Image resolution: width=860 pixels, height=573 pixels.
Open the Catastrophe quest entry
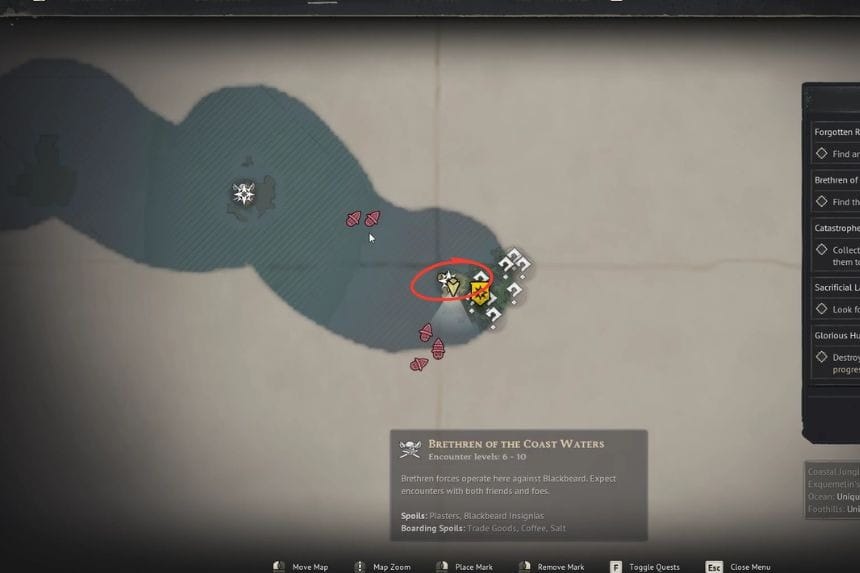[x=836, y=228]
